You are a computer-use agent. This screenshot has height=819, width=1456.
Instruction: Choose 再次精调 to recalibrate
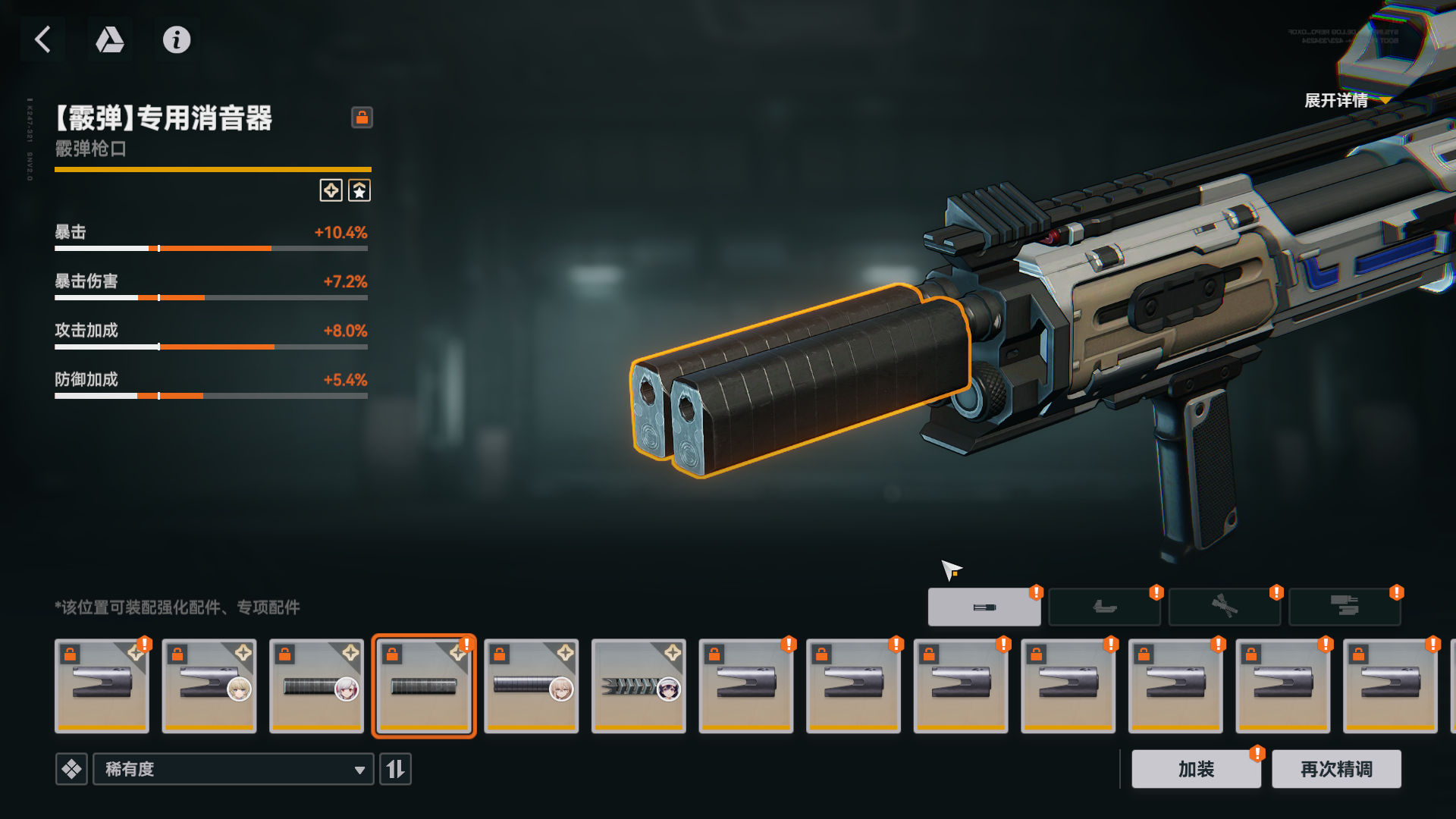[1336, 769]
